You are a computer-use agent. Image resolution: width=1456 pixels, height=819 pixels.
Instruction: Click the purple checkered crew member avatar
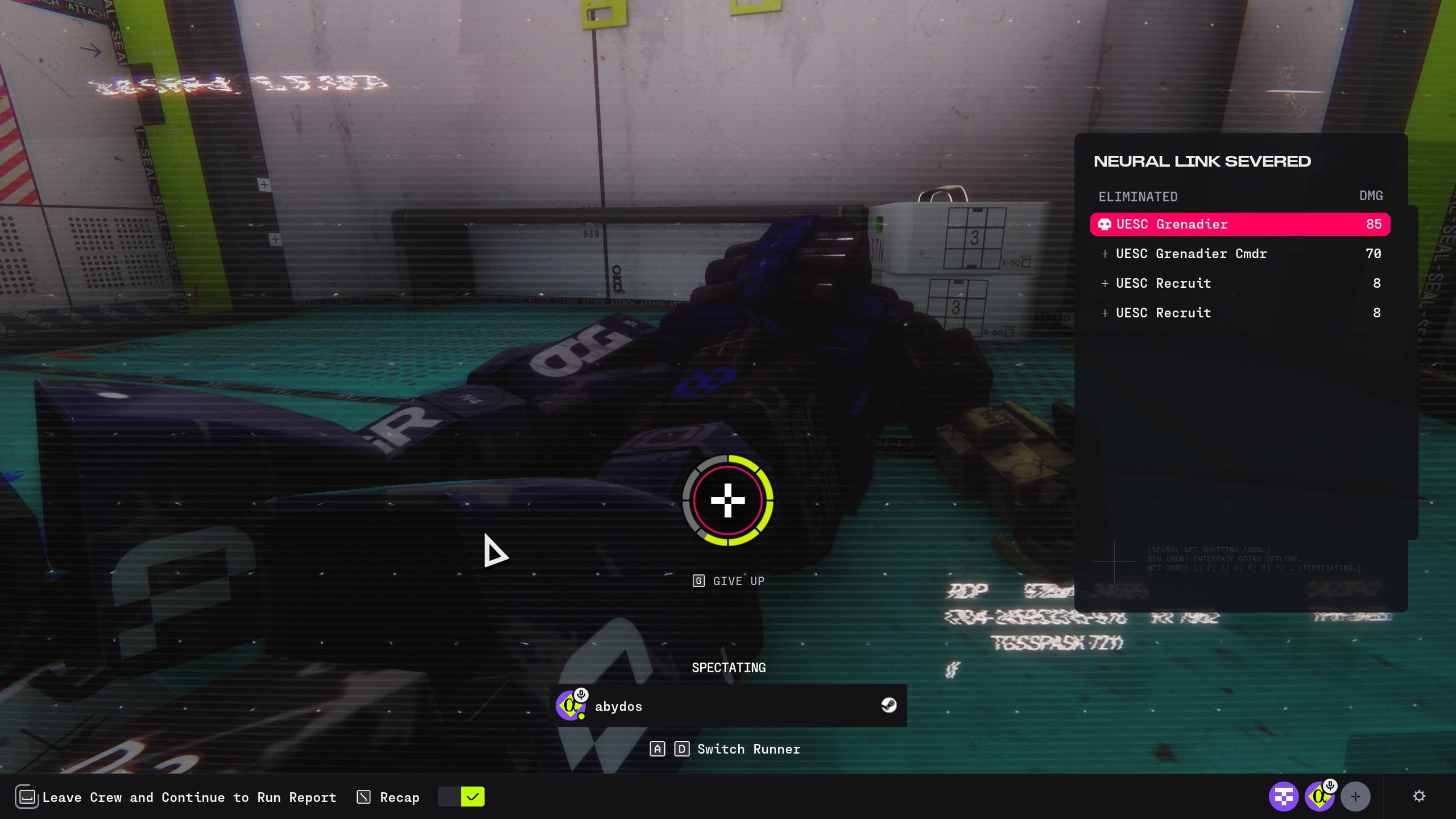(x=1283, y=797)
